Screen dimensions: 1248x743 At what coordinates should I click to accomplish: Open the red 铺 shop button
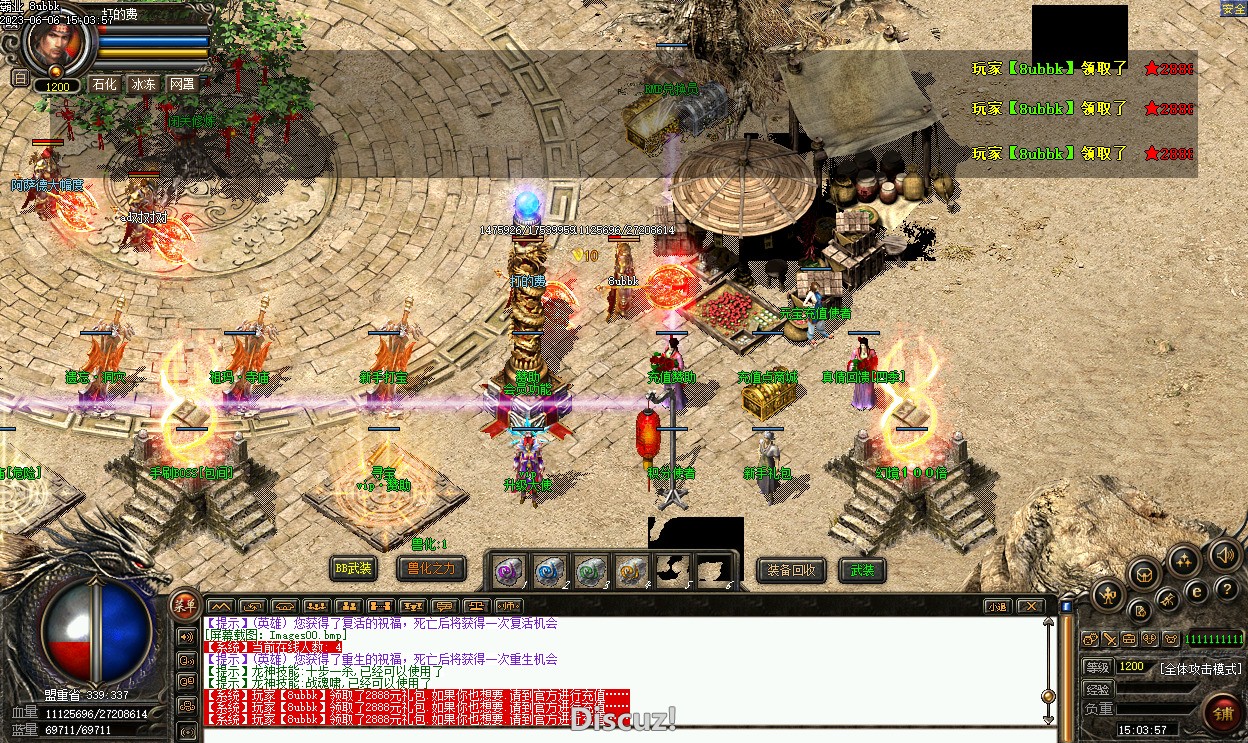pos(1222,713)
